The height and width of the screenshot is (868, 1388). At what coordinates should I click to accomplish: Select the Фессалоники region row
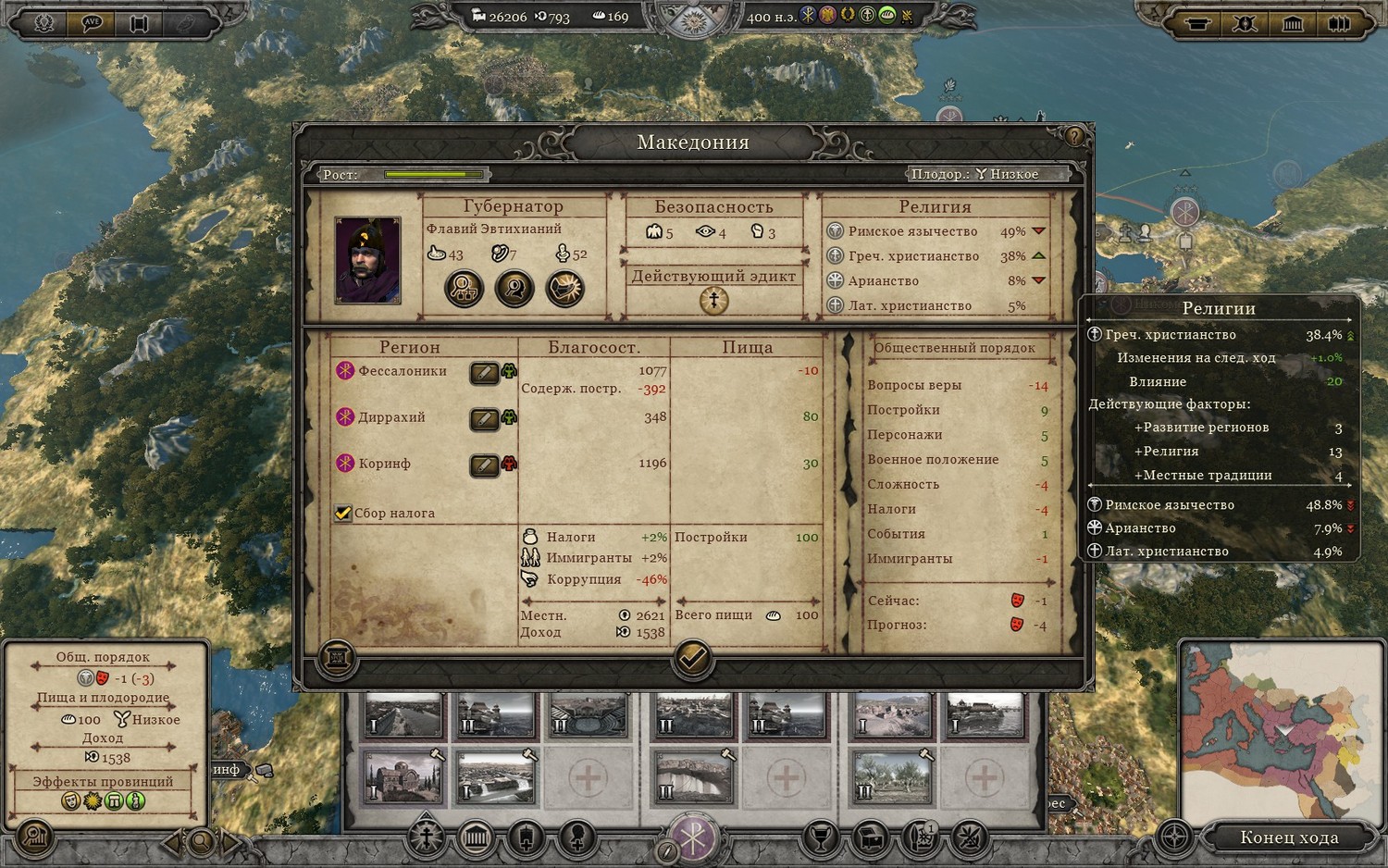(403, 371)
